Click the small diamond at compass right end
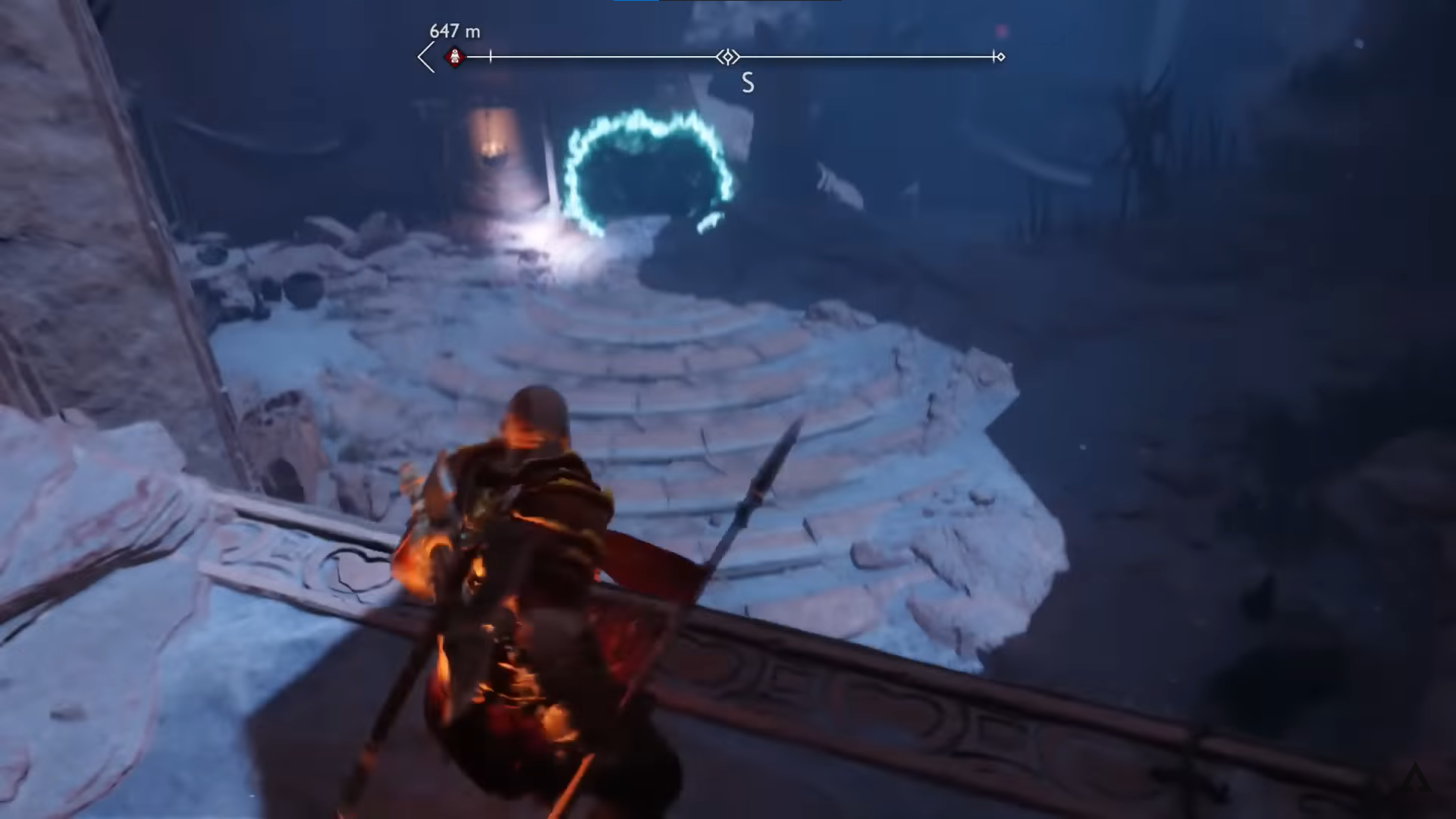The height and width of the screenshot is (819, 1456). (x=1000, y=57)
